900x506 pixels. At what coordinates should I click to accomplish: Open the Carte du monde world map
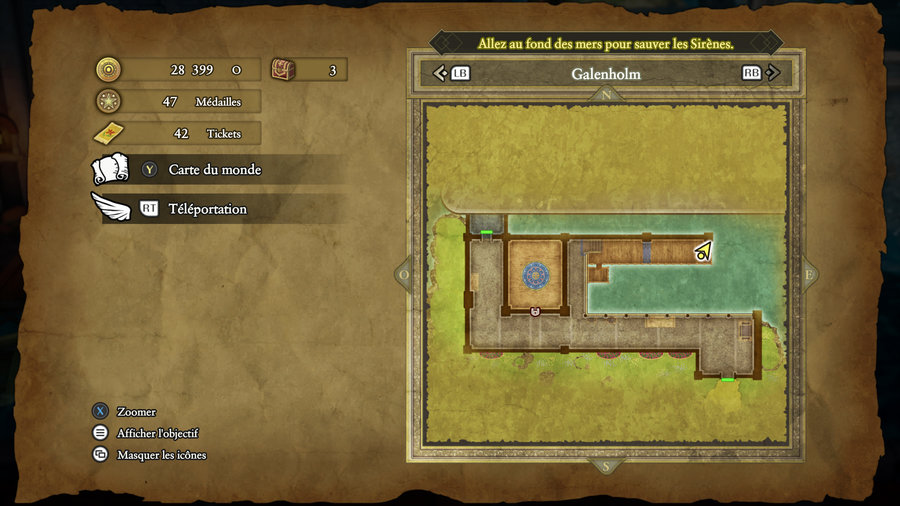214,170
